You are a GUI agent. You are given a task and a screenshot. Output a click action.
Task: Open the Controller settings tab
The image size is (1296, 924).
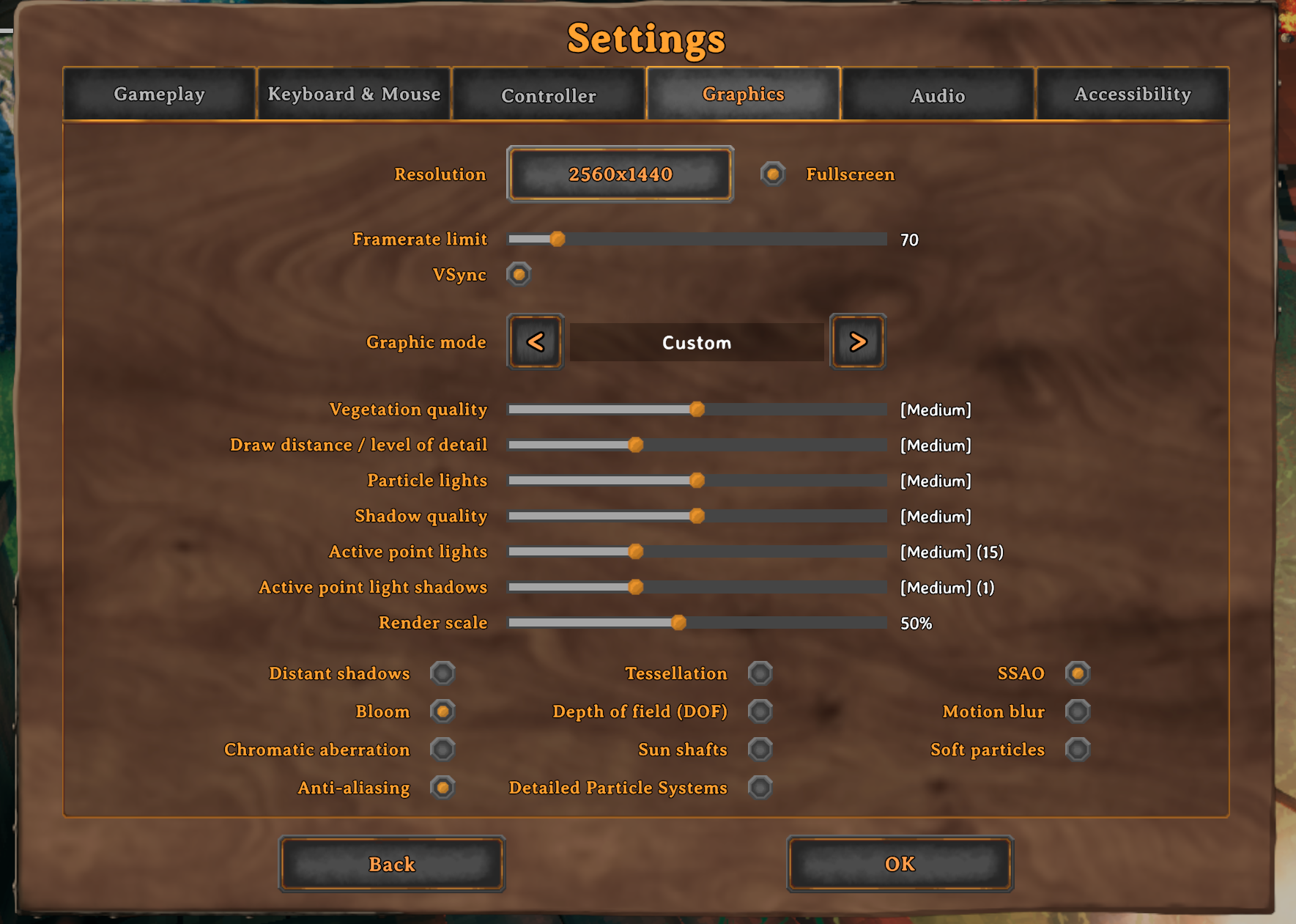[548, 95]
